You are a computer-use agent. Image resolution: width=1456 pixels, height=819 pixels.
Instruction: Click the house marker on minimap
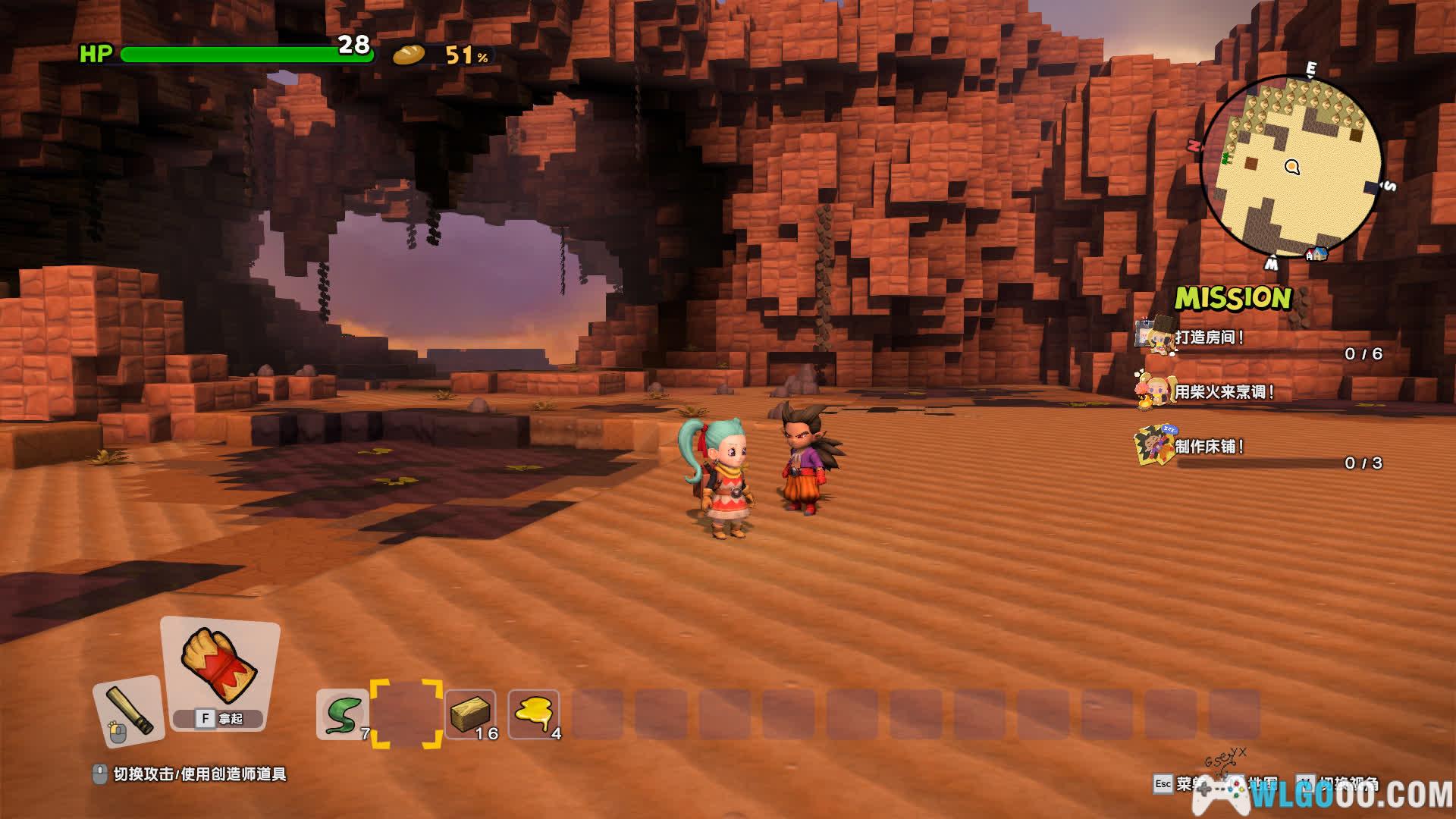point(1318,254)
